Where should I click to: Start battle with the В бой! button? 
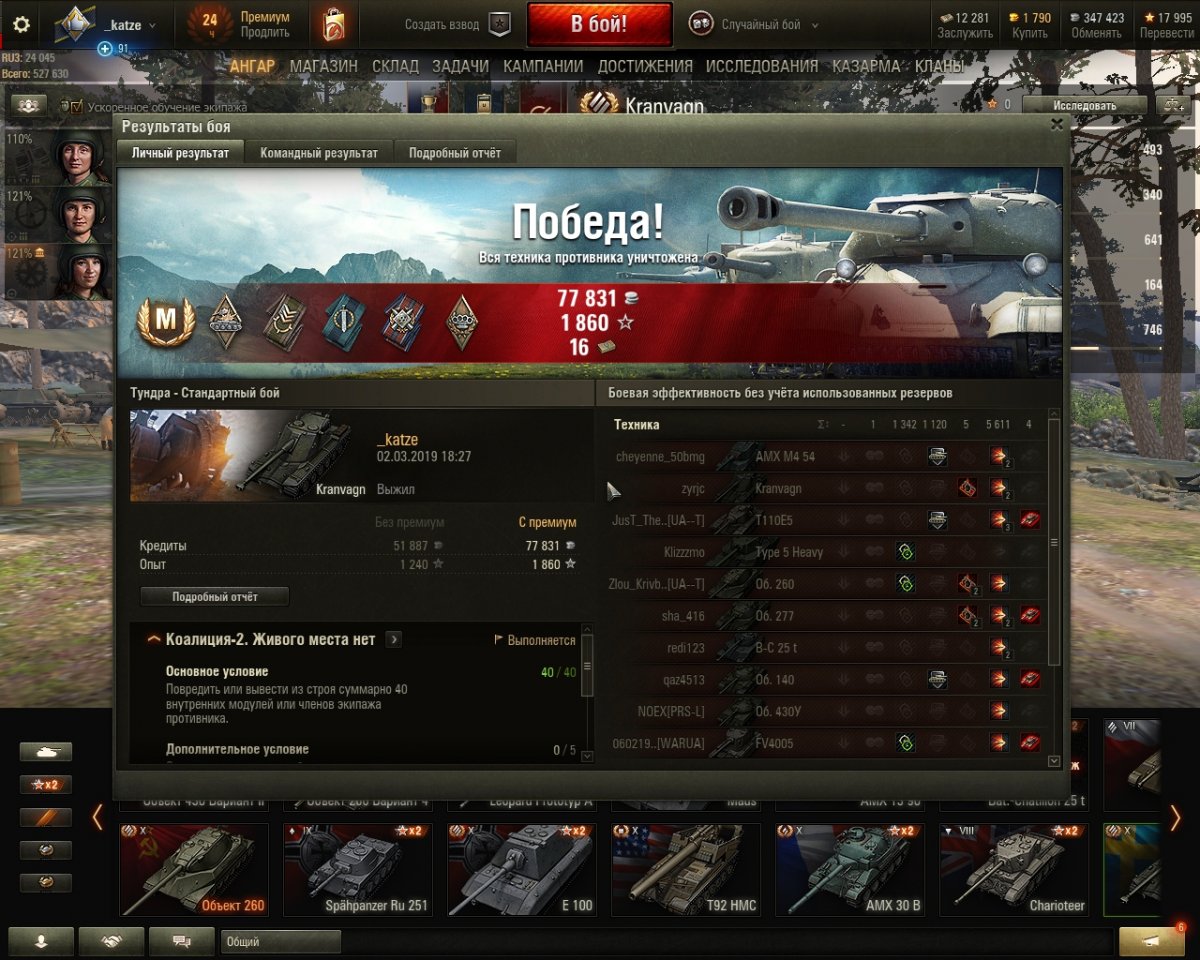[x=599, y=25]
